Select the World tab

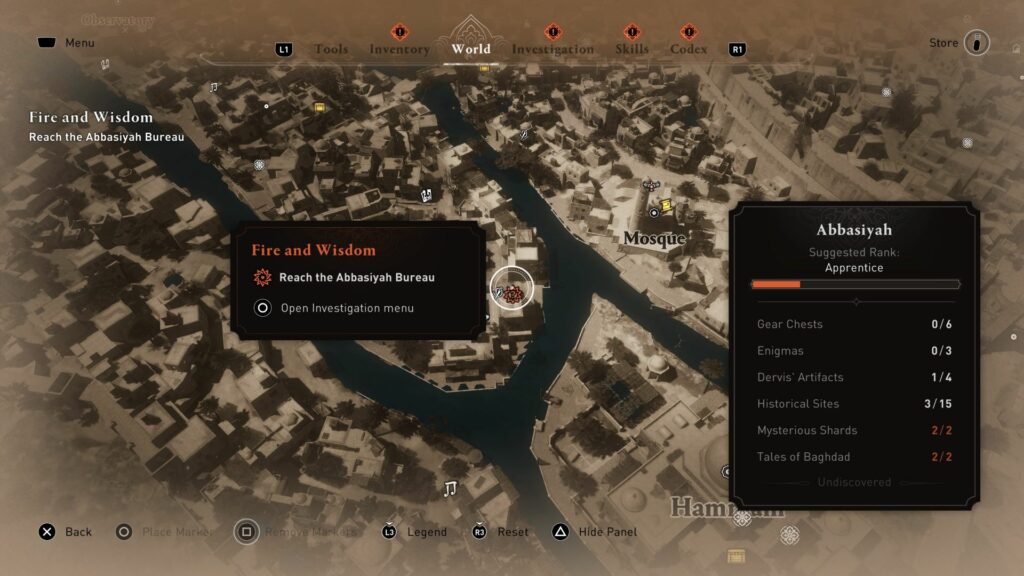pos(471,49)
